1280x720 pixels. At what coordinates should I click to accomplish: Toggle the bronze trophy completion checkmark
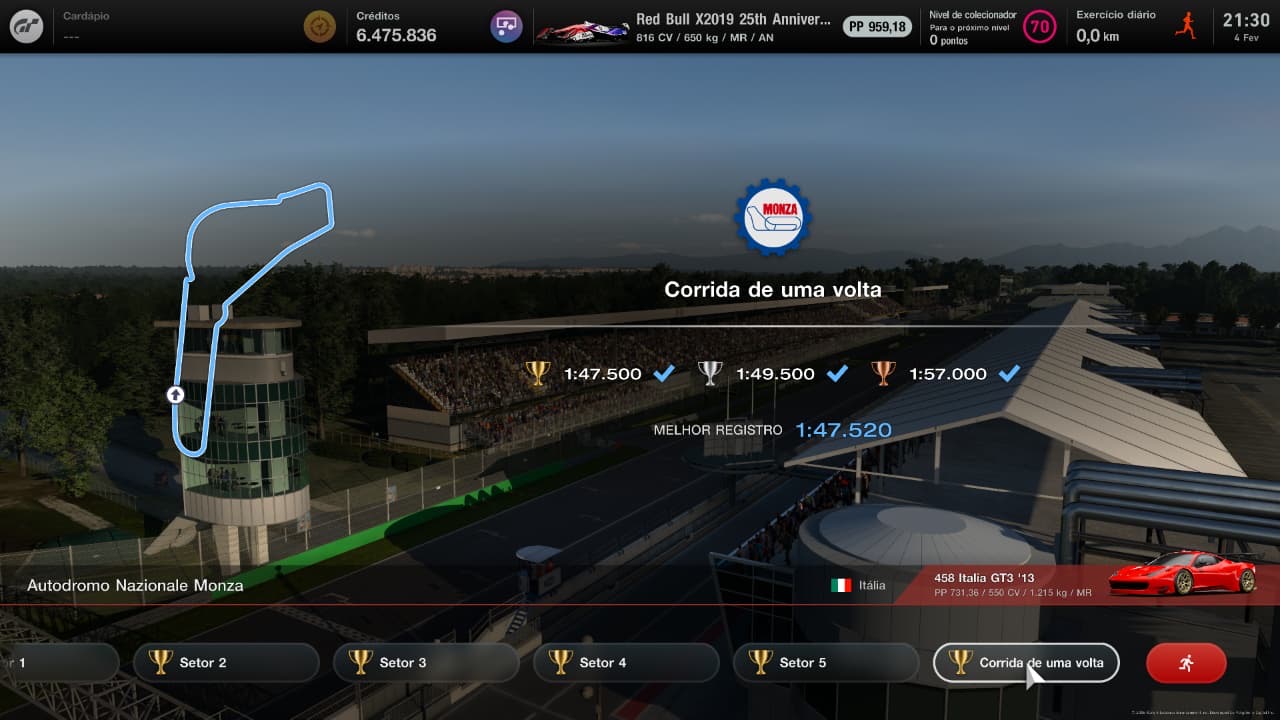coord(1008,372)
